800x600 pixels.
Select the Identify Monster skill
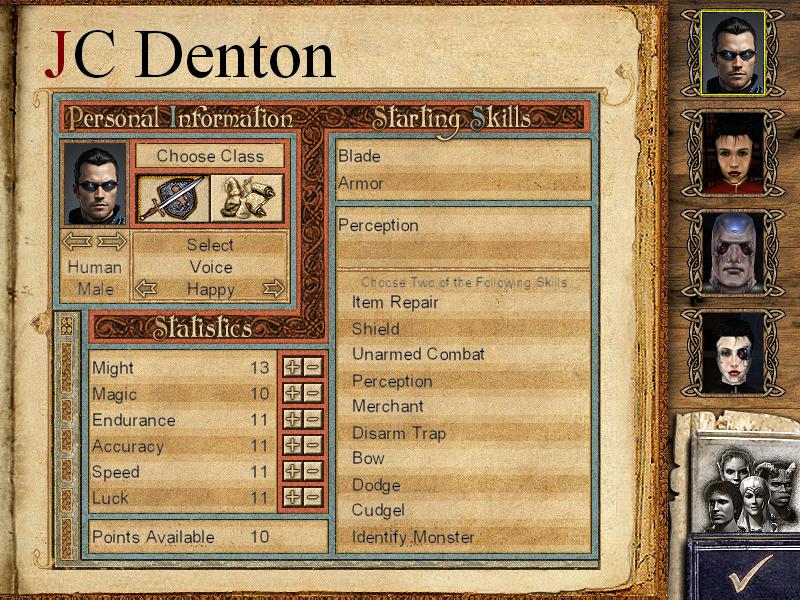[413, 537]
